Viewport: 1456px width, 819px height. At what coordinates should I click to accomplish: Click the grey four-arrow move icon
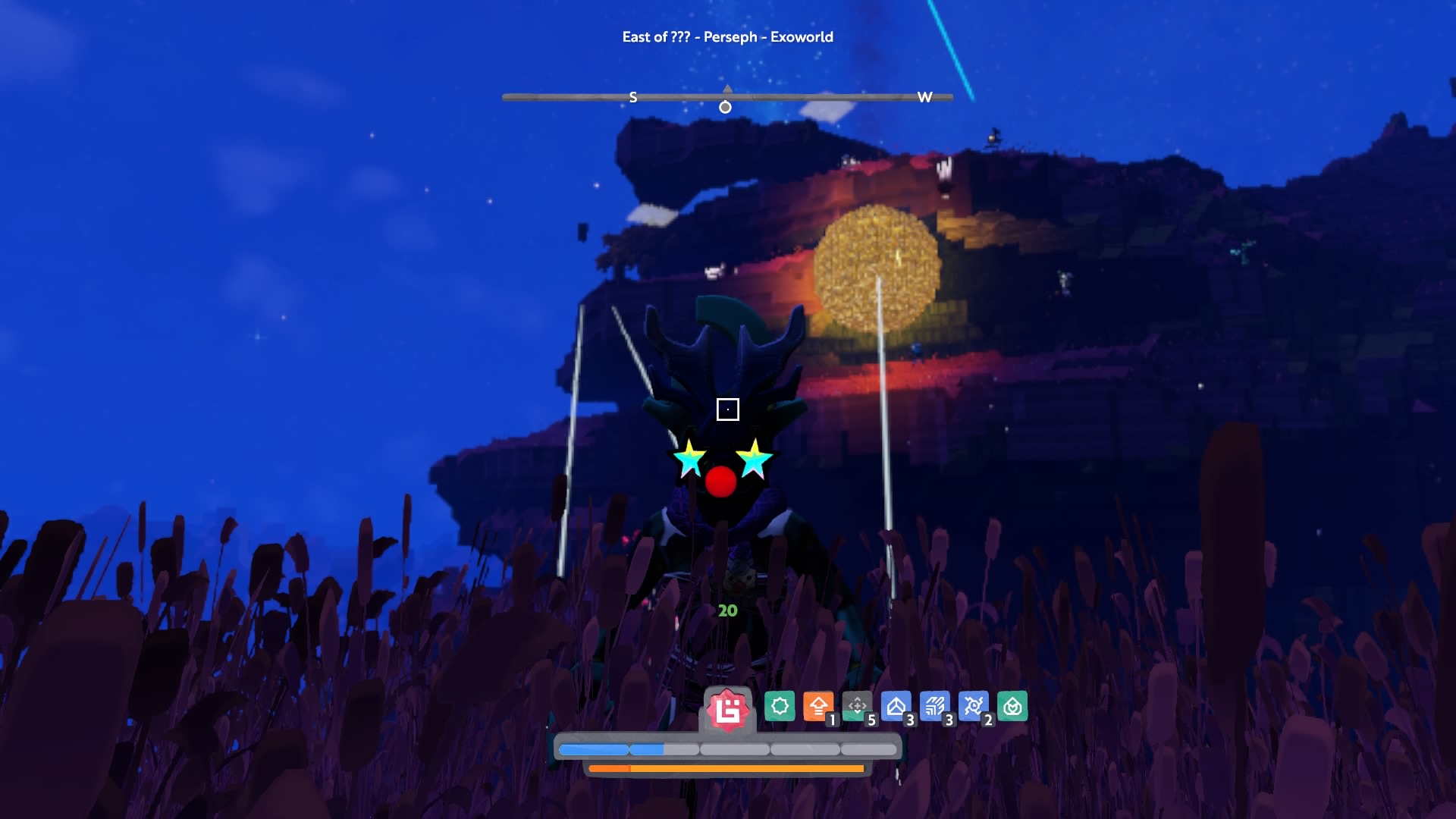(857, 707)
